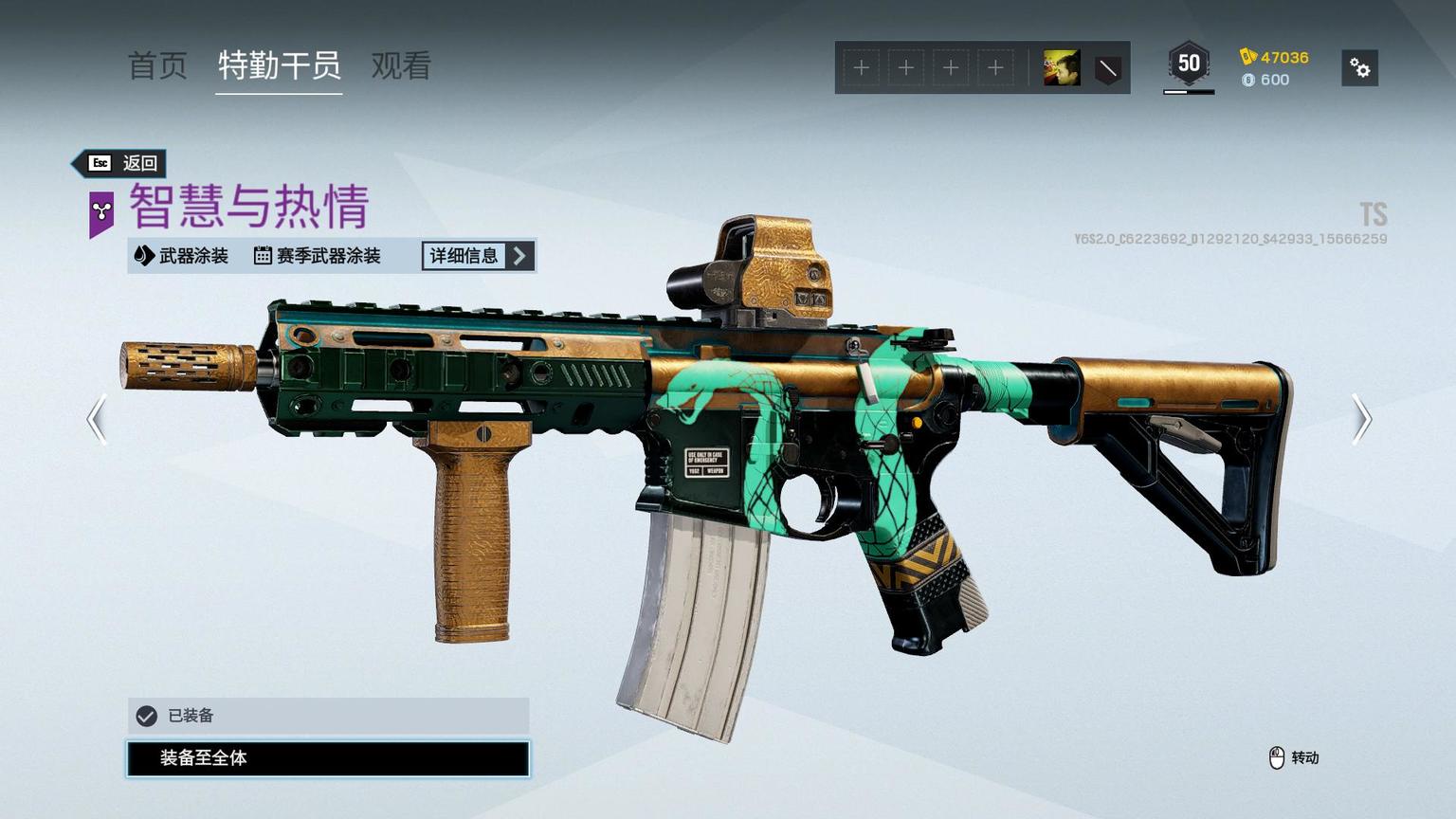Select the 已装备 equipped row
1456x819 pixels.
[328, 716]
